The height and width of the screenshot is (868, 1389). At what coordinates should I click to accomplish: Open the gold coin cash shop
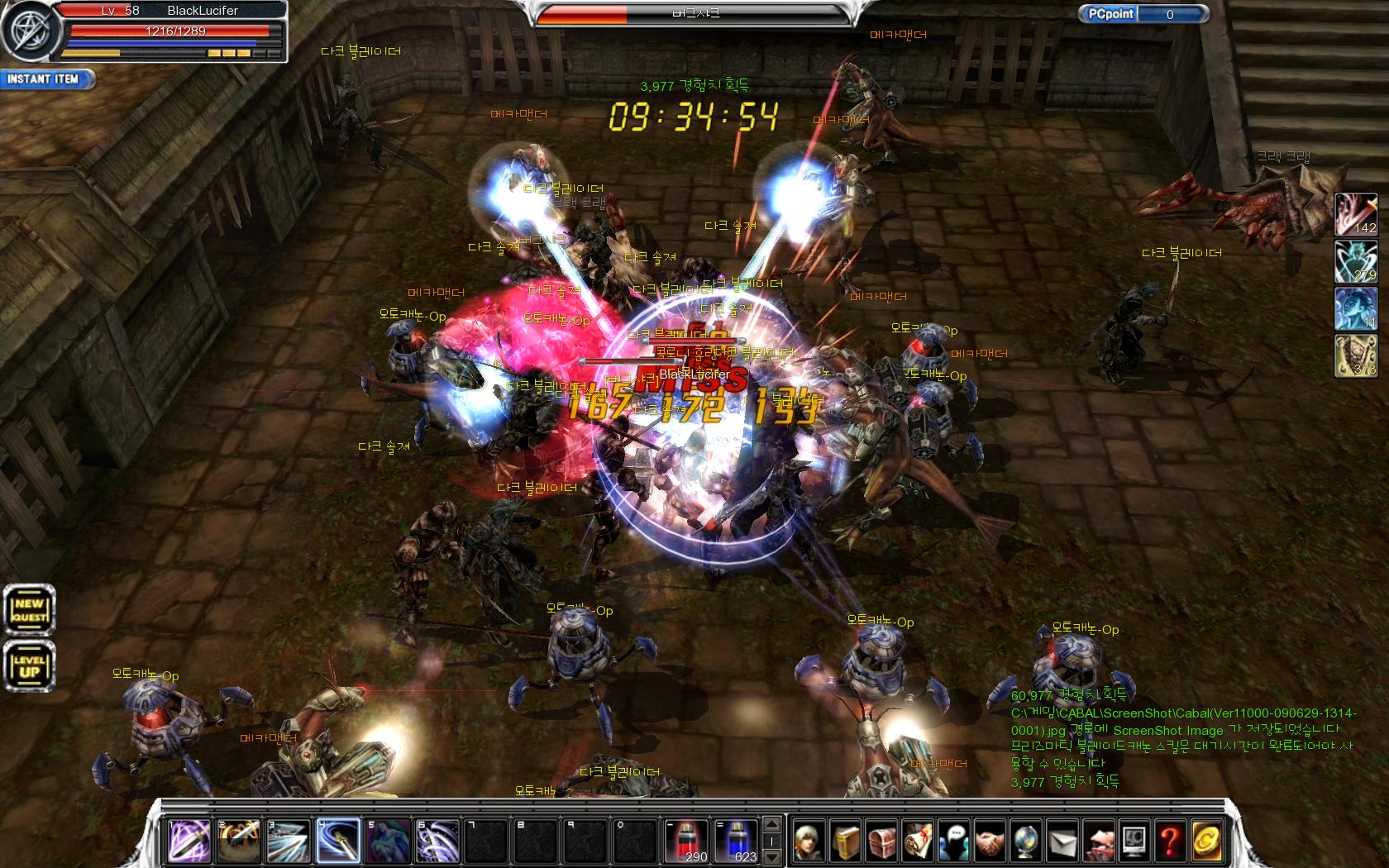click(1205, 842)
